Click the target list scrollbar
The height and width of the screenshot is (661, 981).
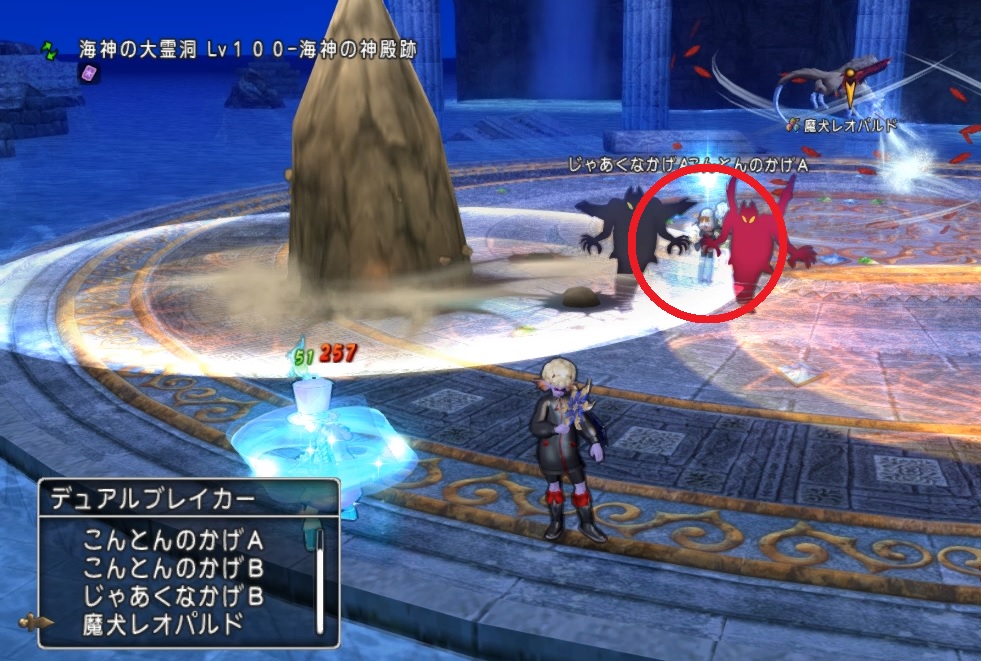(x=320, y=582)
